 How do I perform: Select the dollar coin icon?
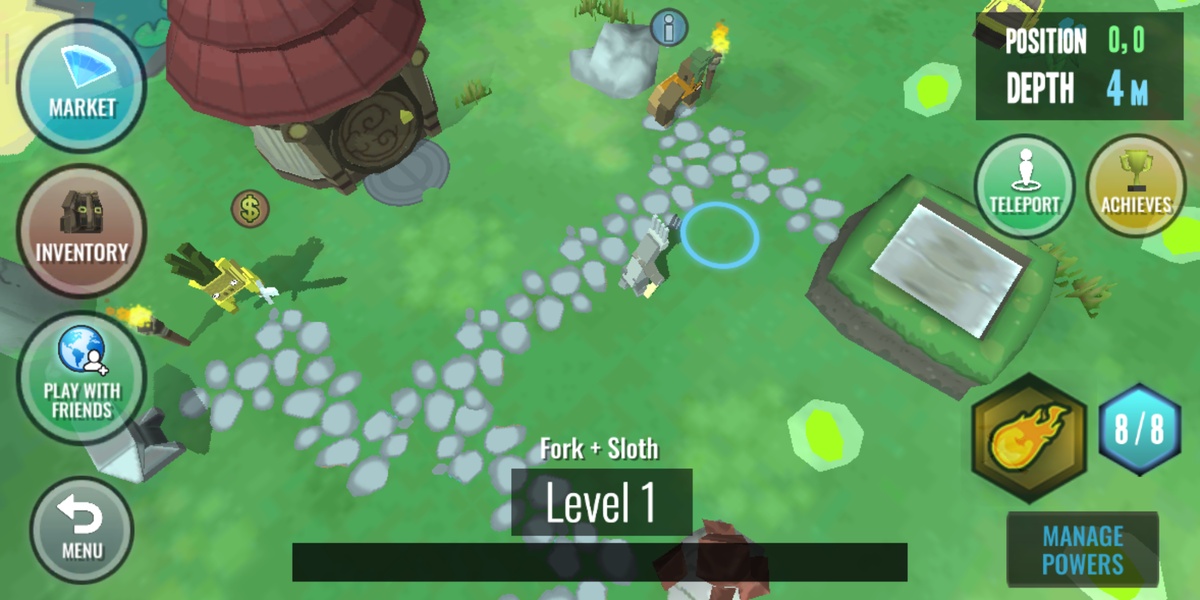point(250,209)
